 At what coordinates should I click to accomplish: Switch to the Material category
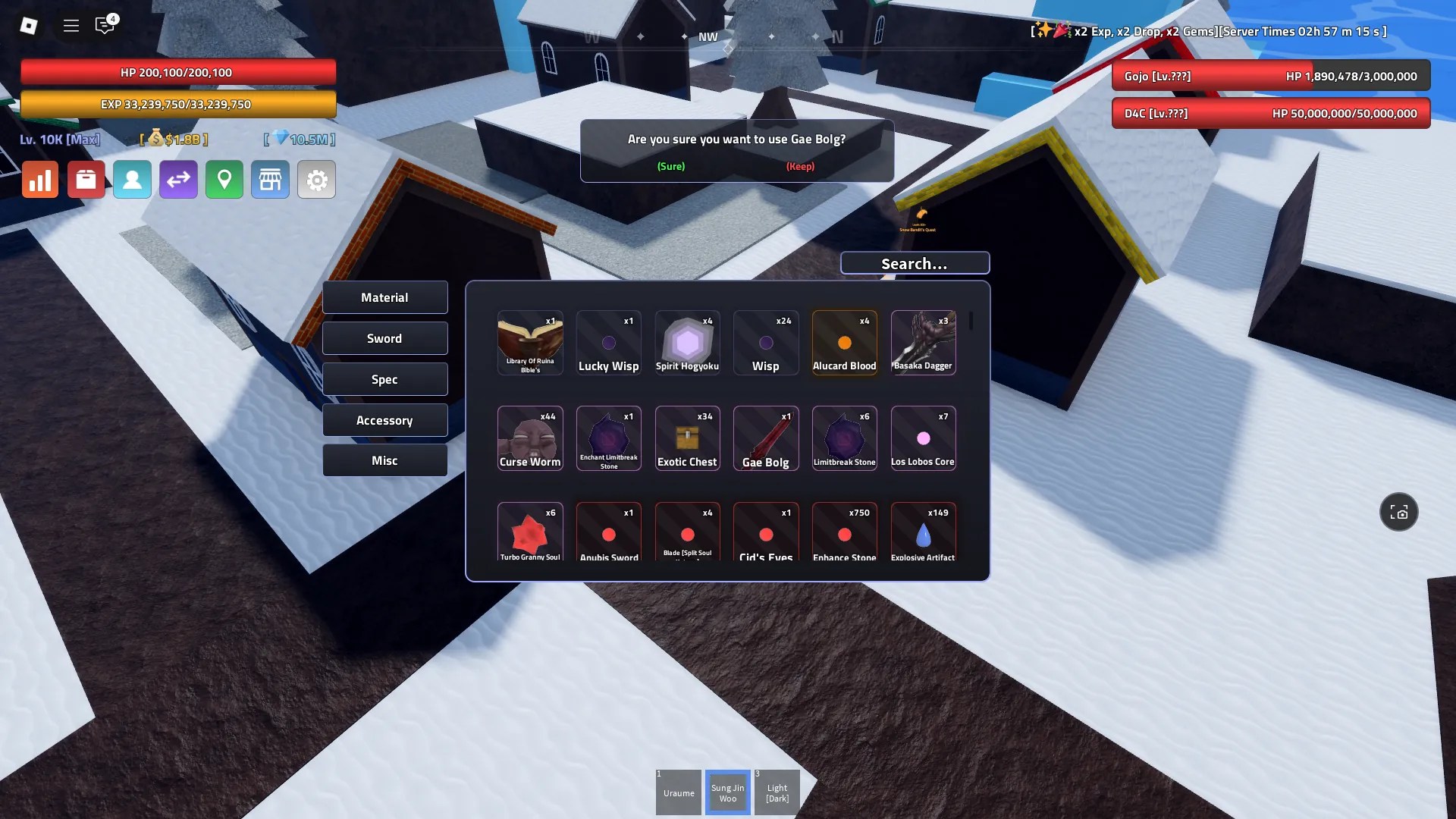(x=384, y=297)
